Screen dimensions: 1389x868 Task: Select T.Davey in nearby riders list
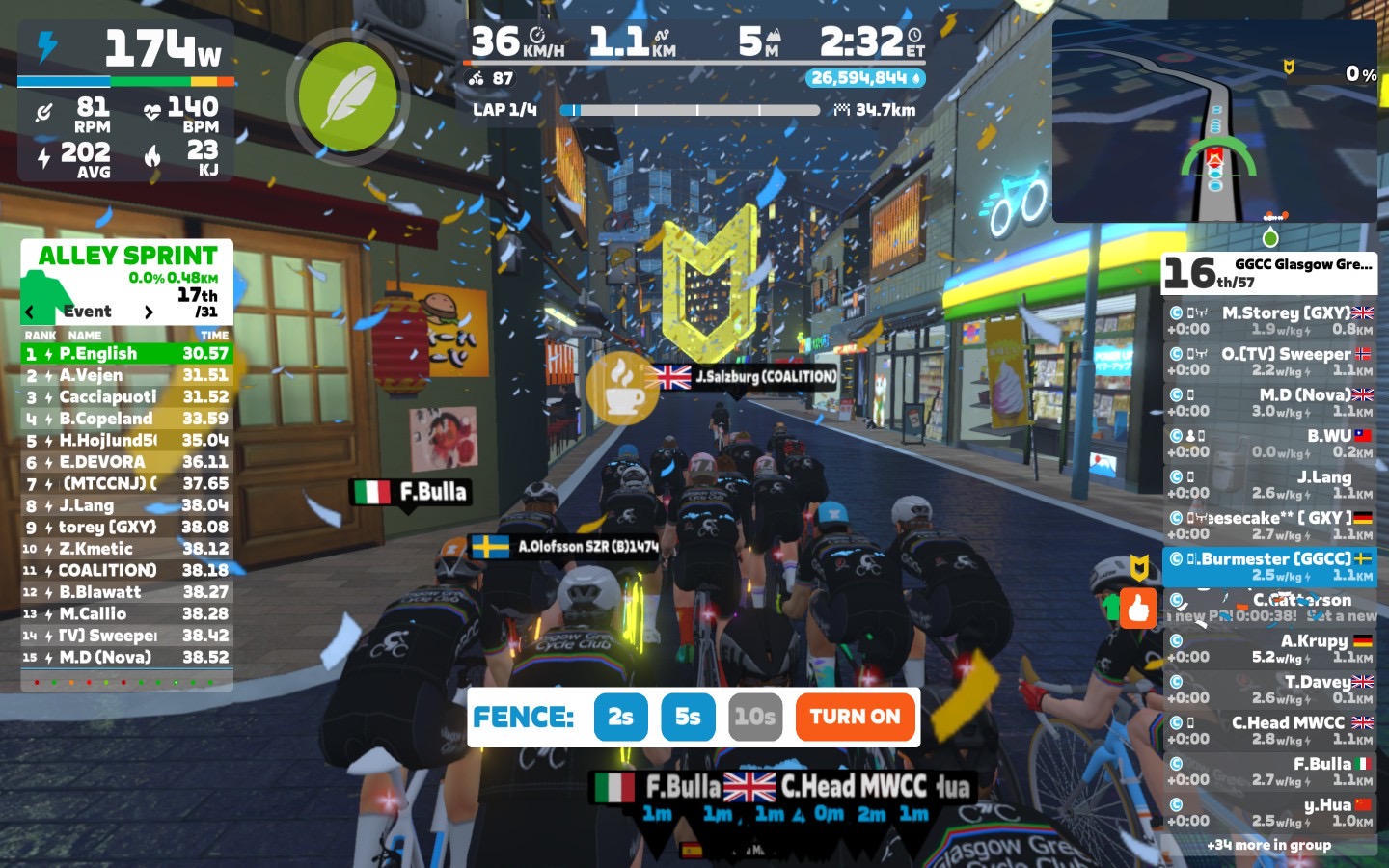pyautogui.click(x=1269, y=689)
